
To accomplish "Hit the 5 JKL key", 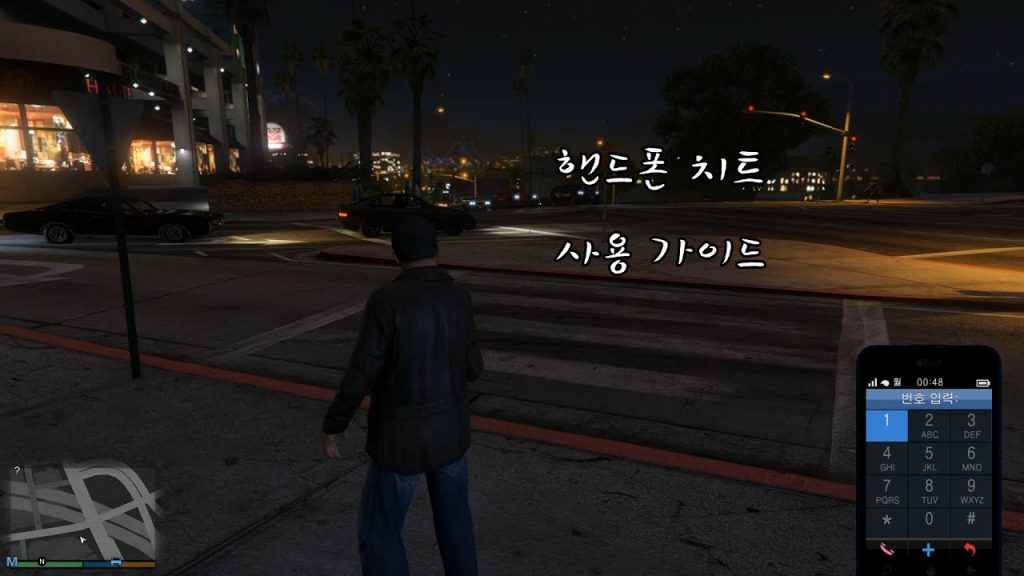I will (929, 458).
